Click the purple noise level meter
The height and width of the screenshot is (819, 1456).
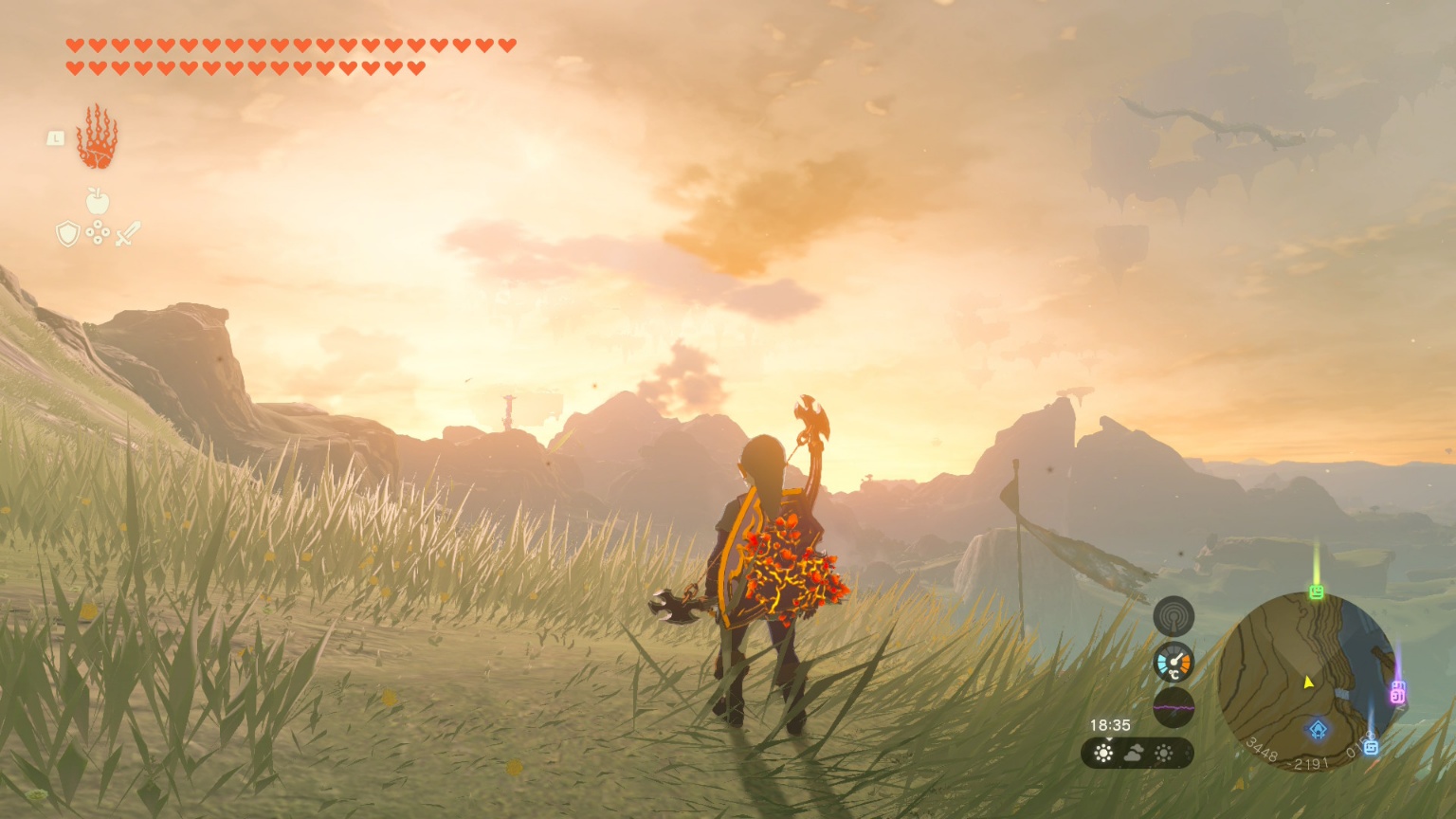pos(1174,707)
